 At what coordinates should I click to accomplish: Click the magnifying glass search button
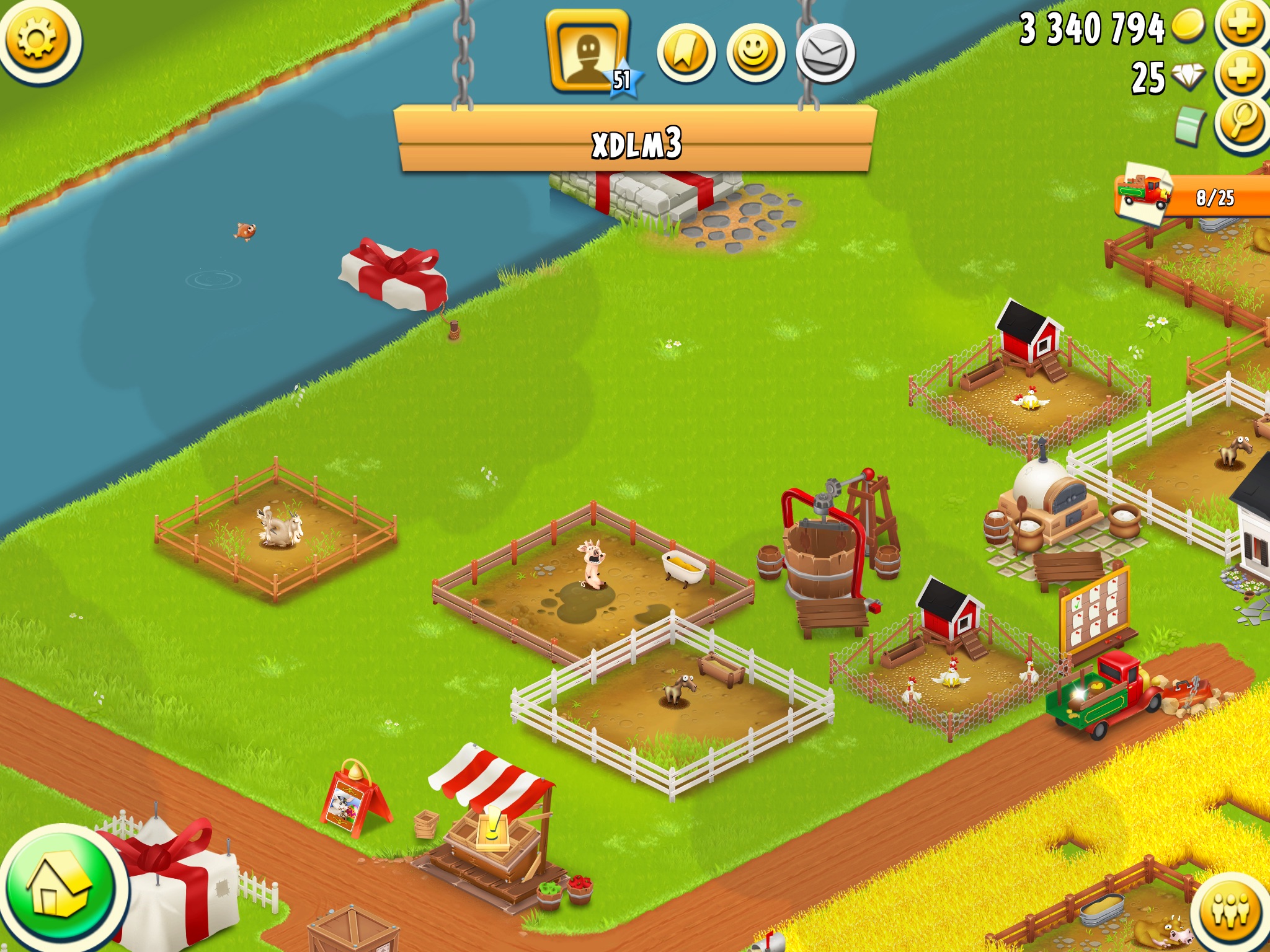click(x=1241, y=123)
